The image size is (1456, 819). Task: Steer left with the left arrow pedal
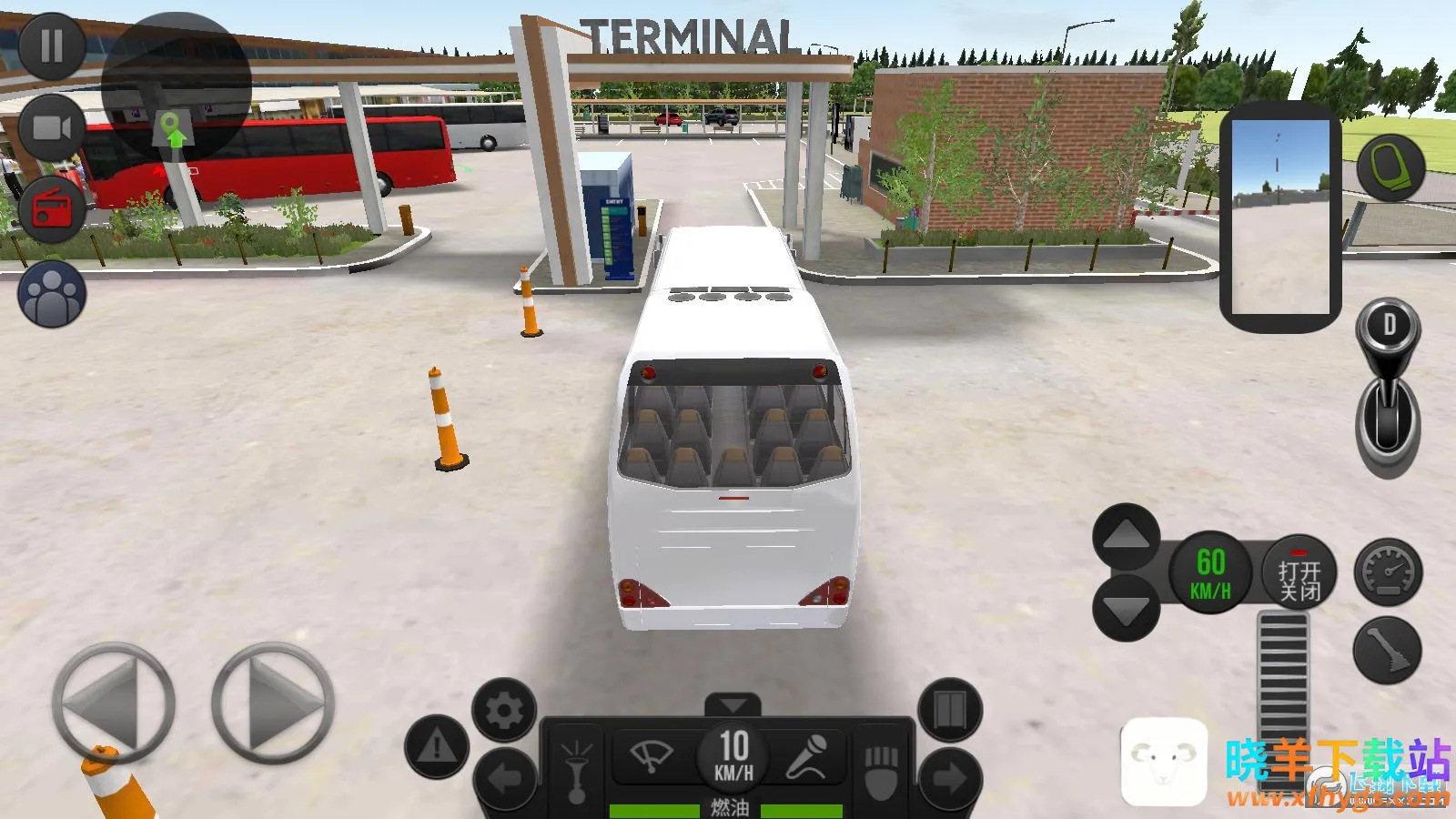pyautogui.click(x=113, y=703)
